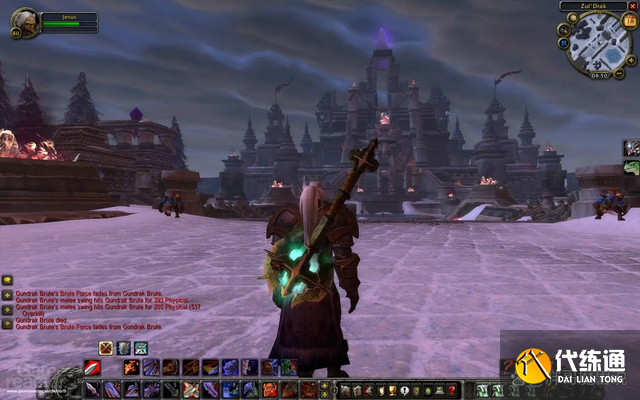Select the green raptor icon on the right edge
This screenshot has height=400, width=640.
click(631, 167)
